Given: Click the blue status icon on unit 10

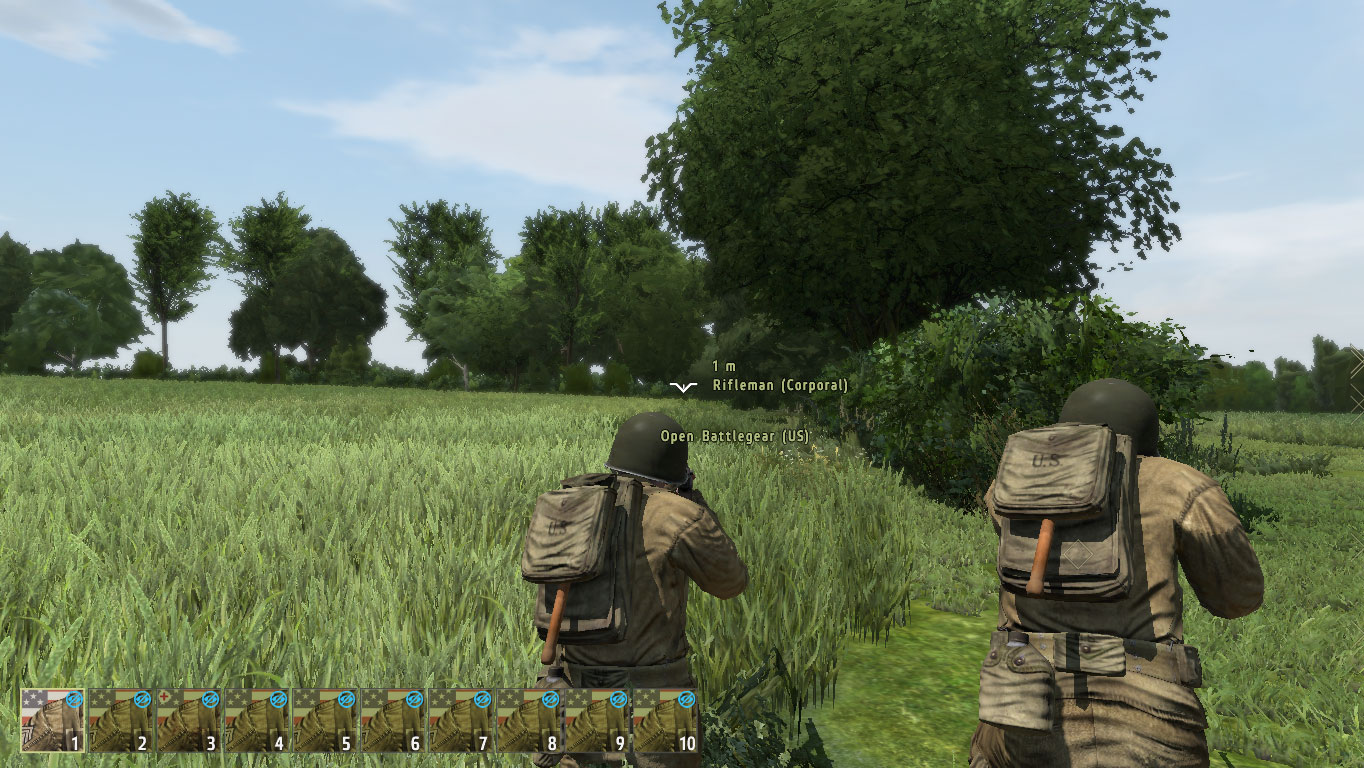Looking at the screenshot, I should (686, 699).
